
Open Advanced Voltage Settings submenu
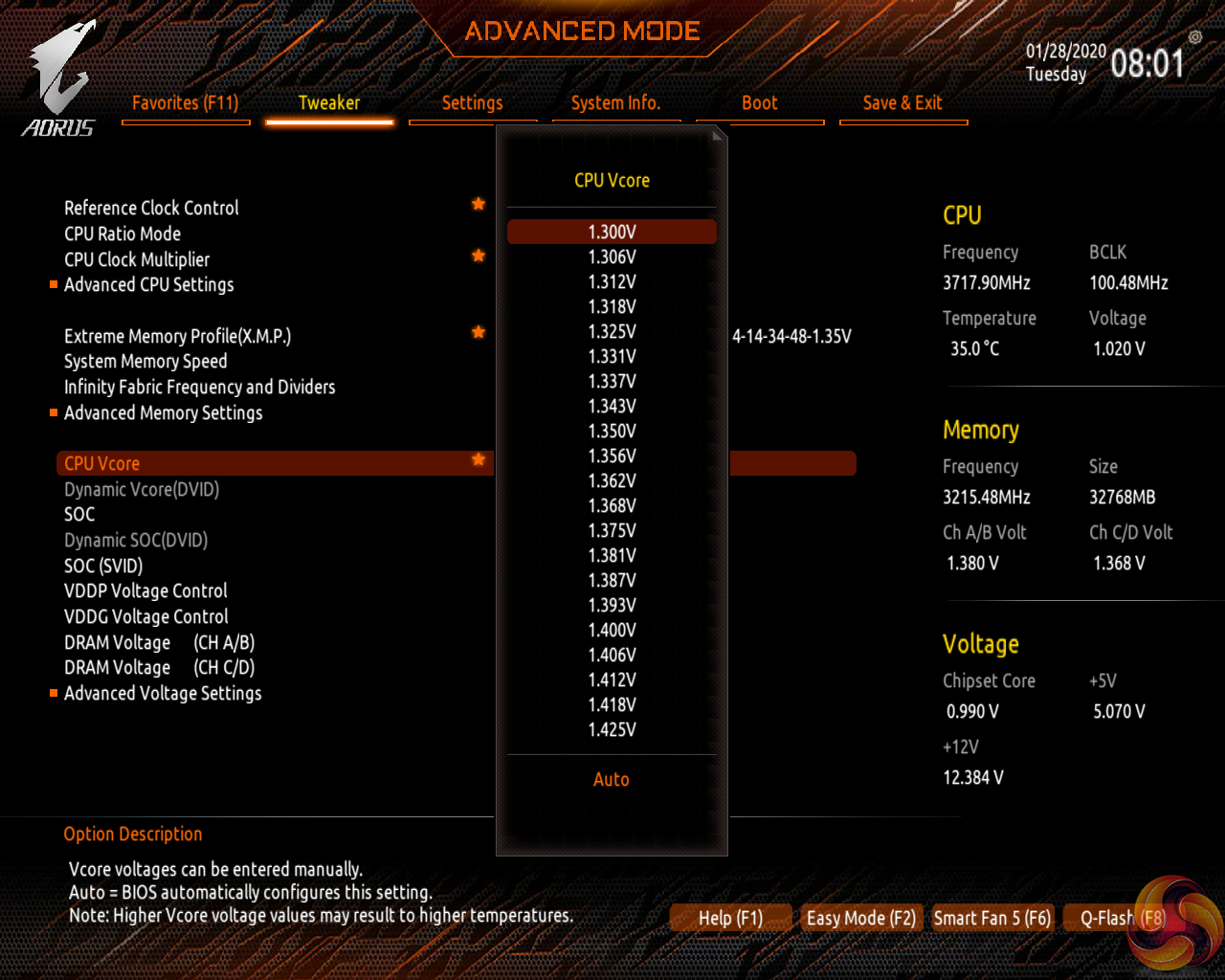[x=163, y=694]
